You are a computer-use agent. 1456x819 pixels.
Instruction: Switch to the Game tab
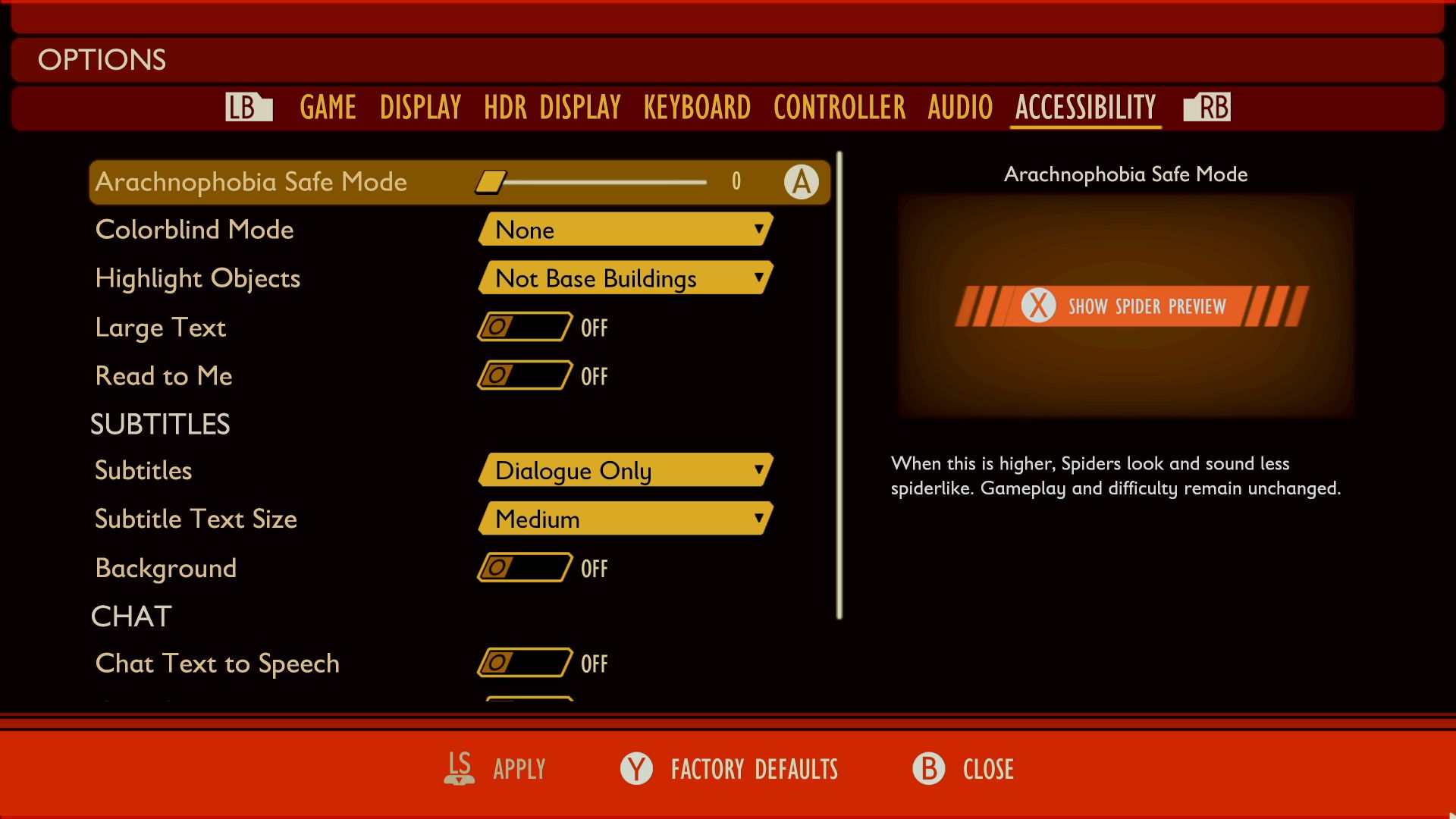click(328, 107)
